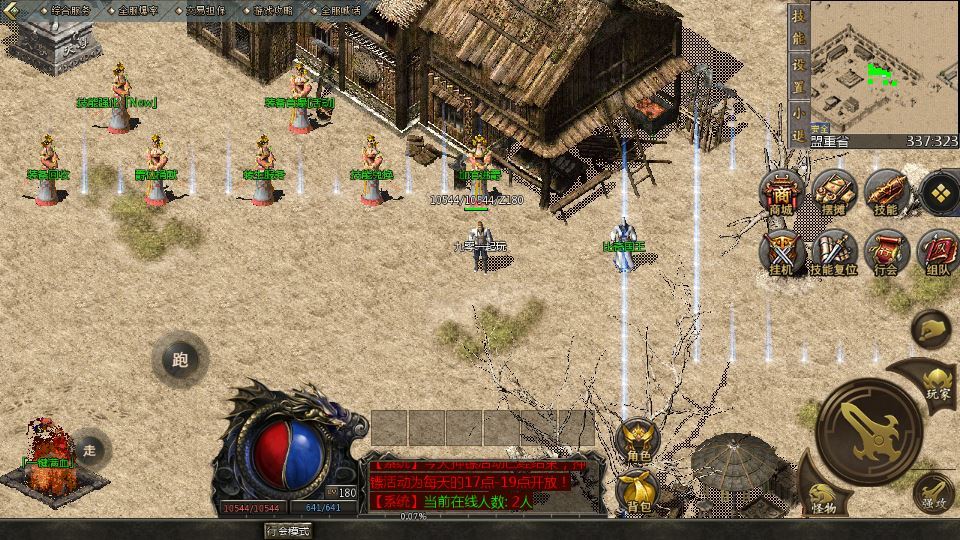The height and width of the screenshot is (540, 960).
Task: Activate the 挂机 auto-battle icon
Action: coord(781,253)
